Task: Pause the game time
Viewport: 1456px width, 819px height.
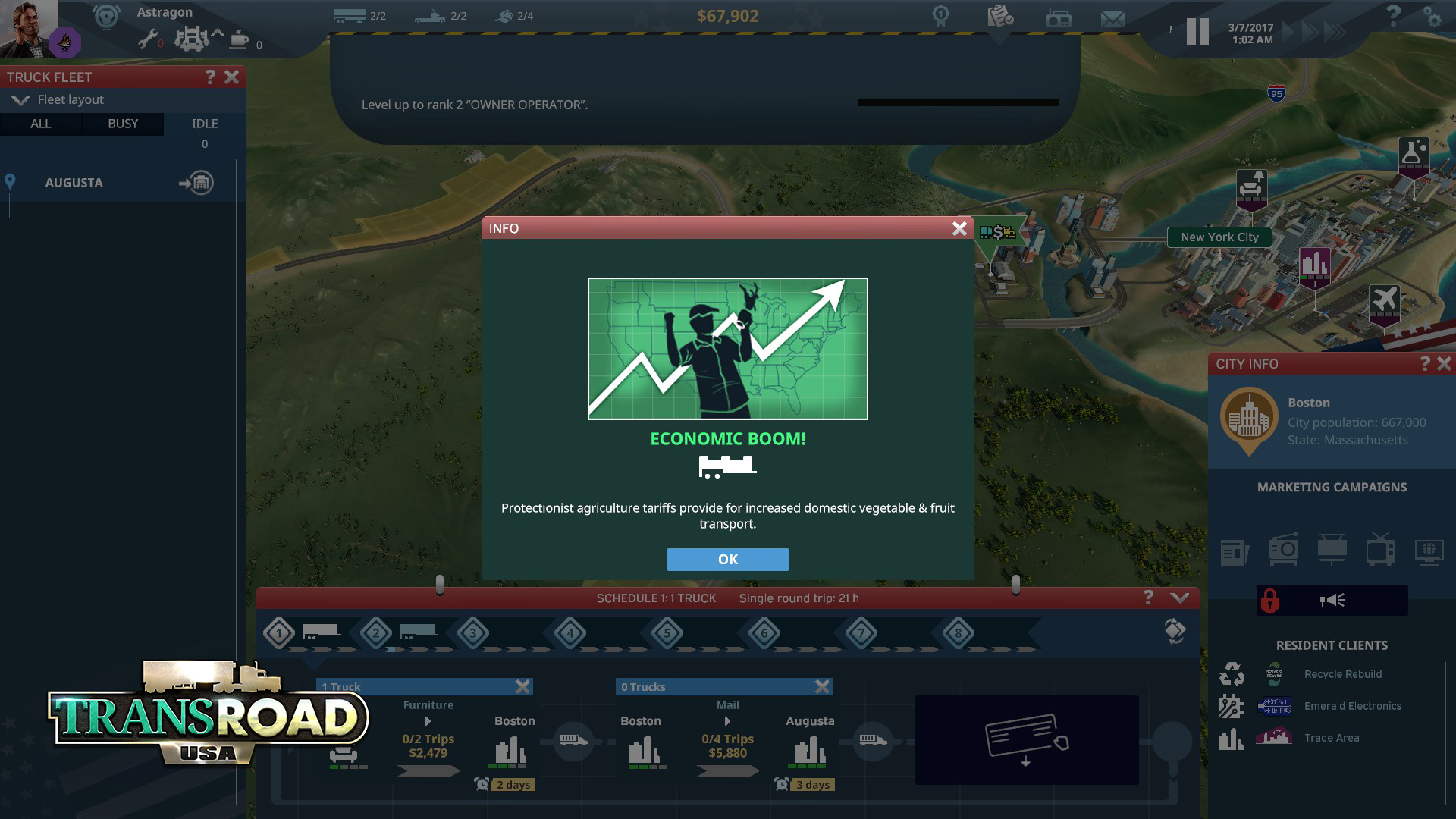Action: pyautogui.click(x=1197, y=32)
